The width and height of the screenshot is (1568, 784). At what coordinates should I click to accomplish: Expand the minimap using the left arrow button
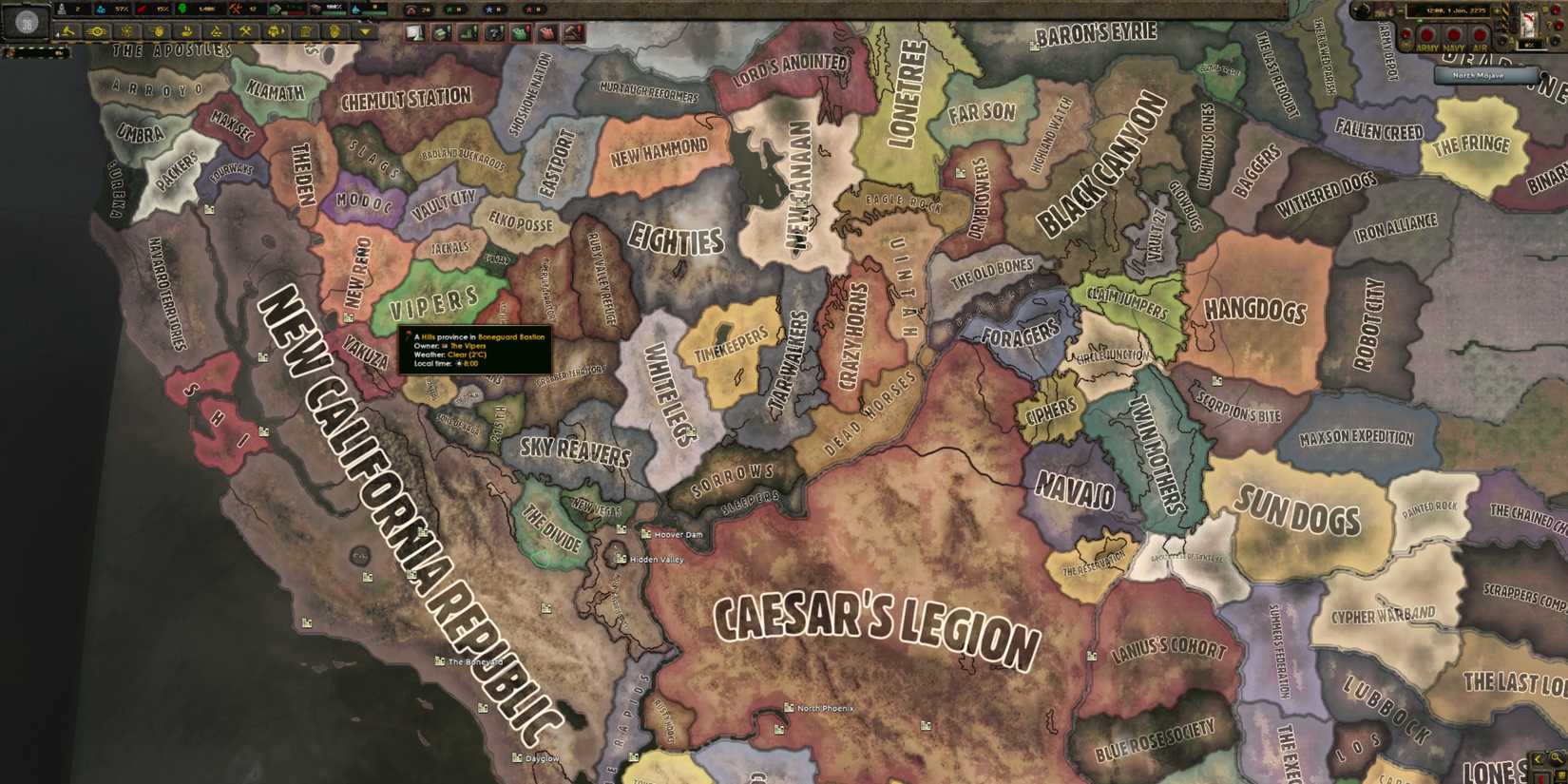click(1538, 758)
